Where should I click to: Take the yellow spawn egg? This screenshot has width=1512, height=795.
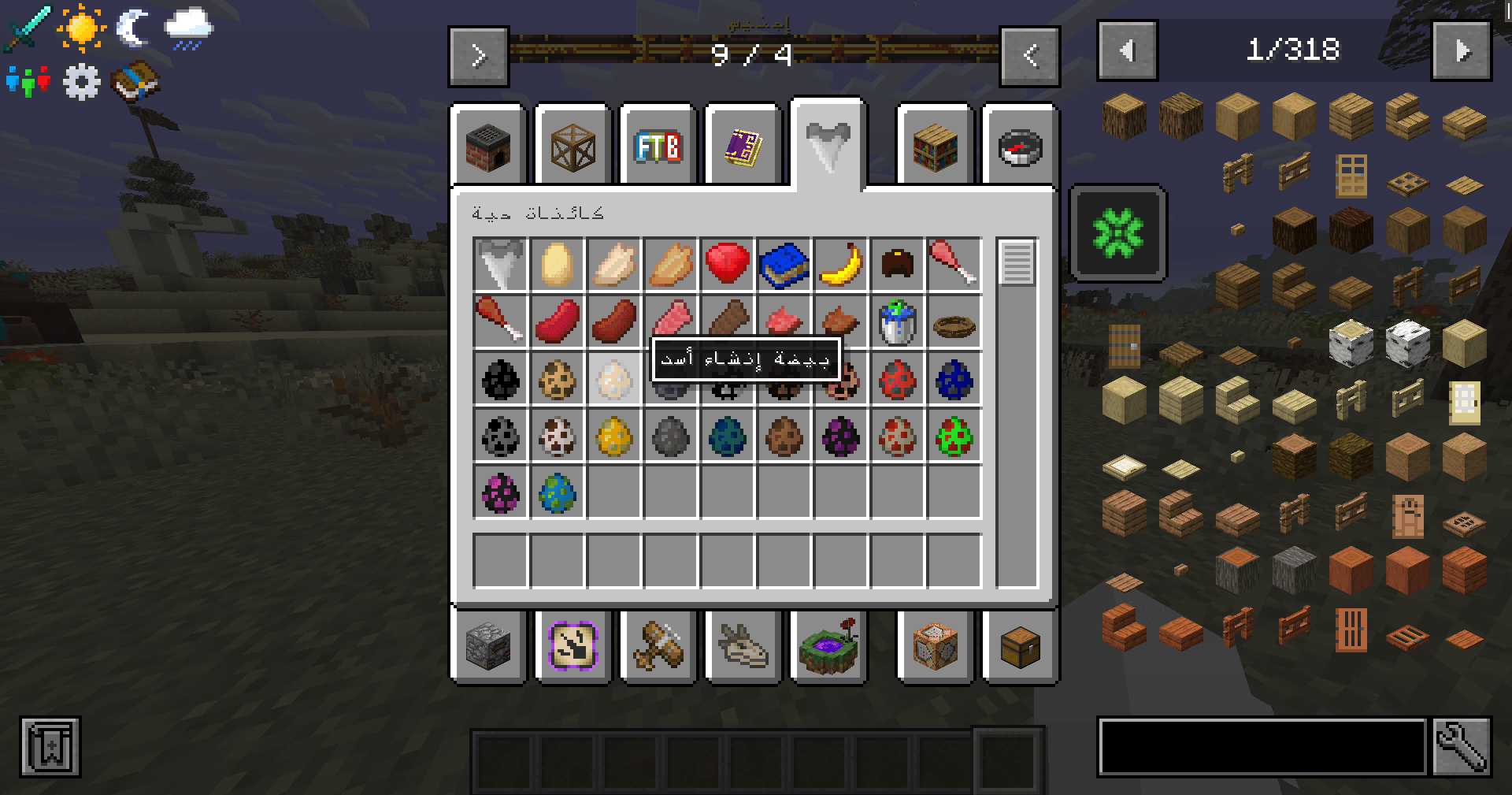coord(613,436)
